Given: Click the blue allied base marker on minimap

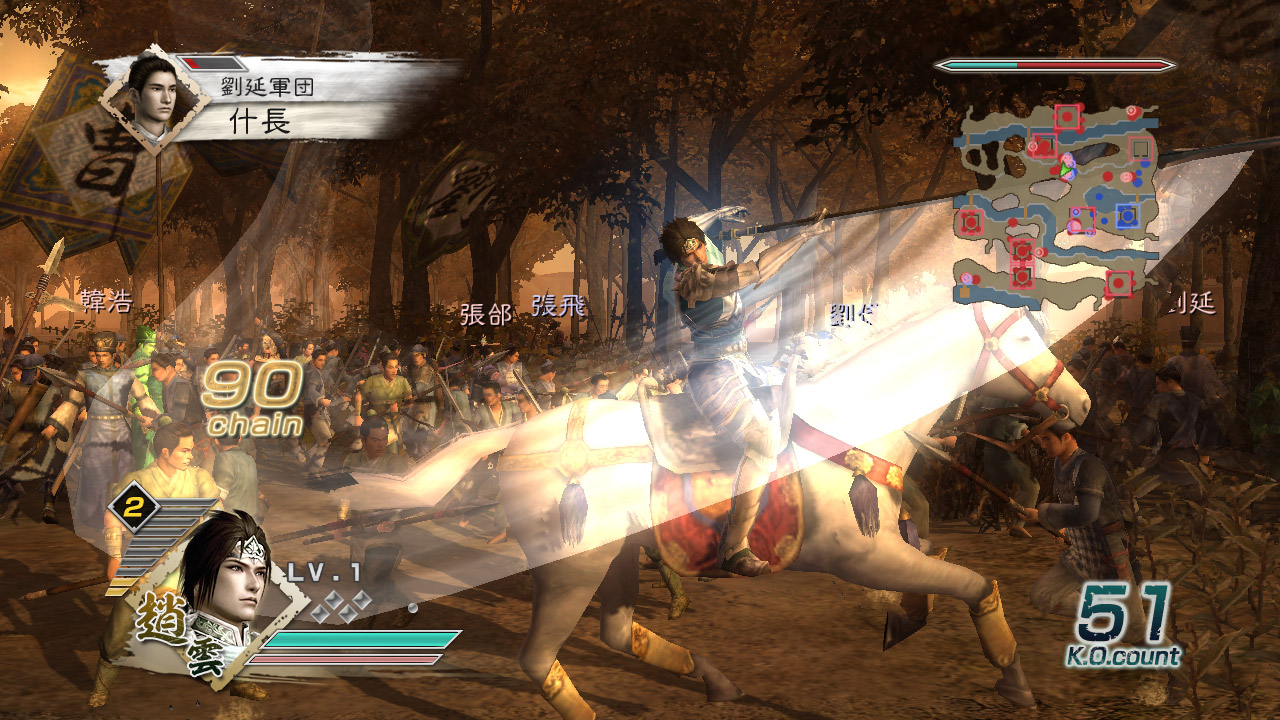Looking at the screenshot, I should point(1127,215).
